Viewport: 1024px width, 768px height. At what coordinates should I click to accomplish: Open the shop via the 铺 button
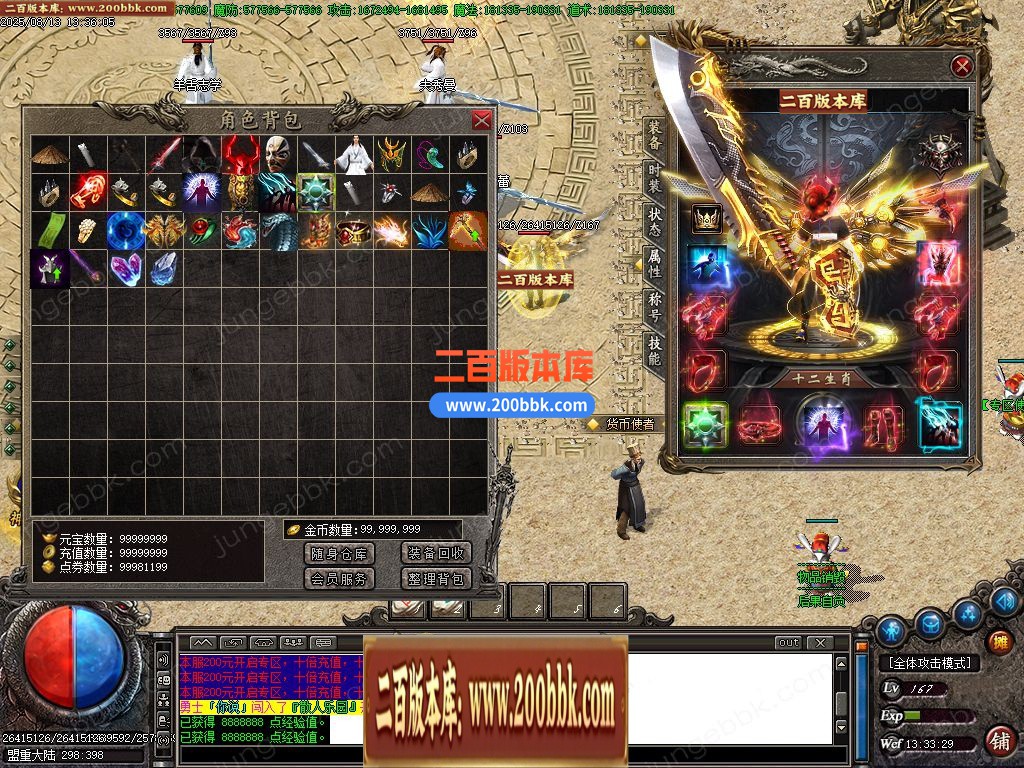pos(998,741)
